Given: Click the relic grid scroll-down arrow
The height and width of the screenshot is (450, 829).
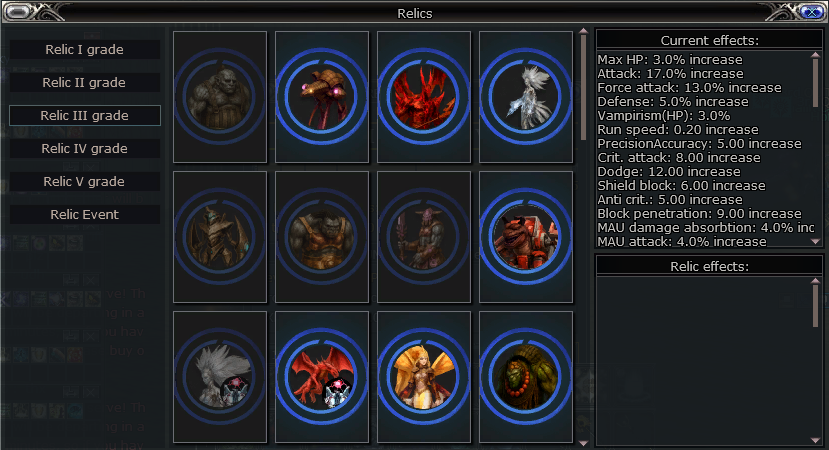Looking at the screenshot, I should 584,440.
